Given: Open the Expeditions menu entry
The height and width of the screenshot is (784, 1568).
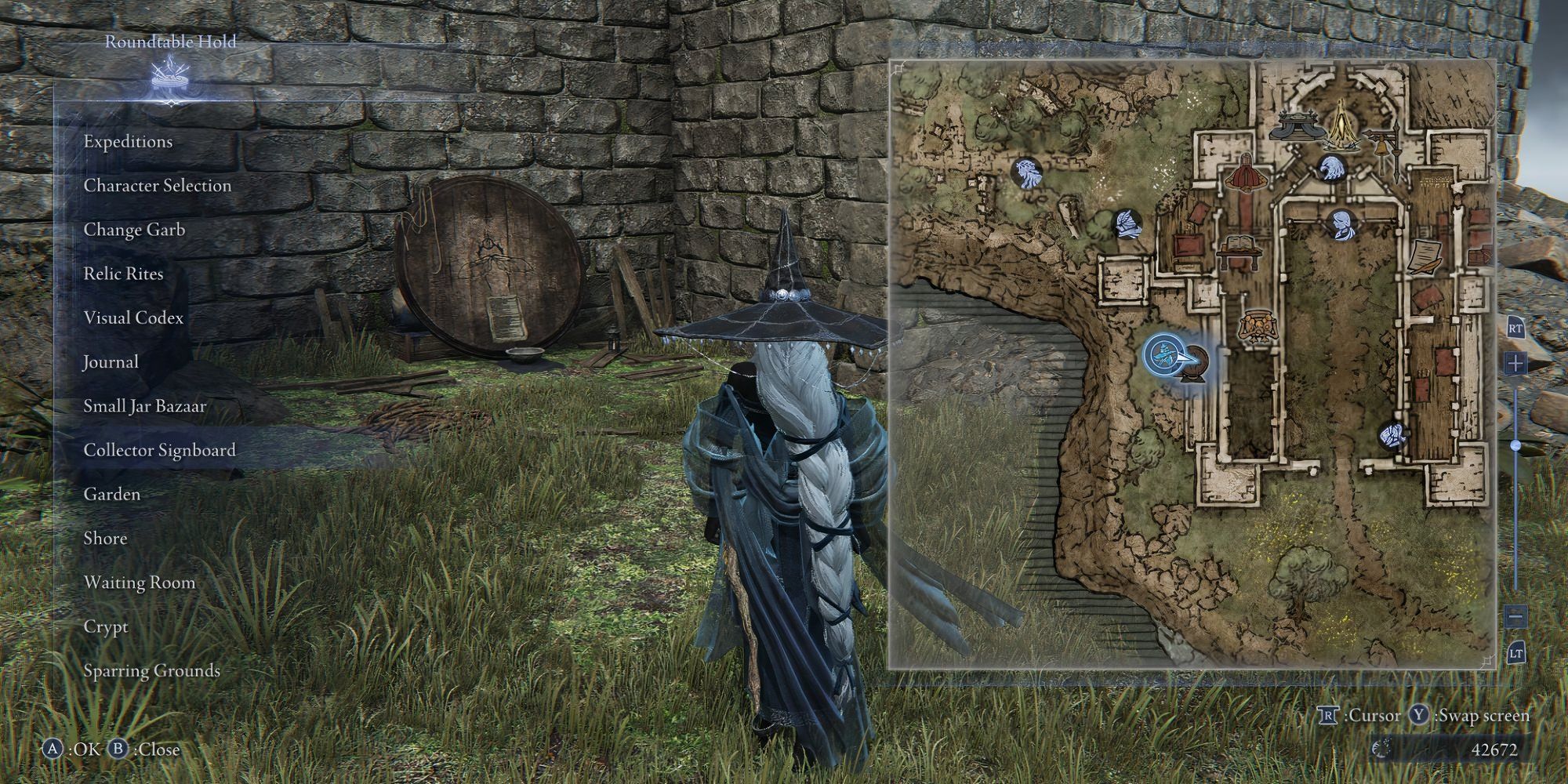Looking at the screenshot, I should point(128,142).
